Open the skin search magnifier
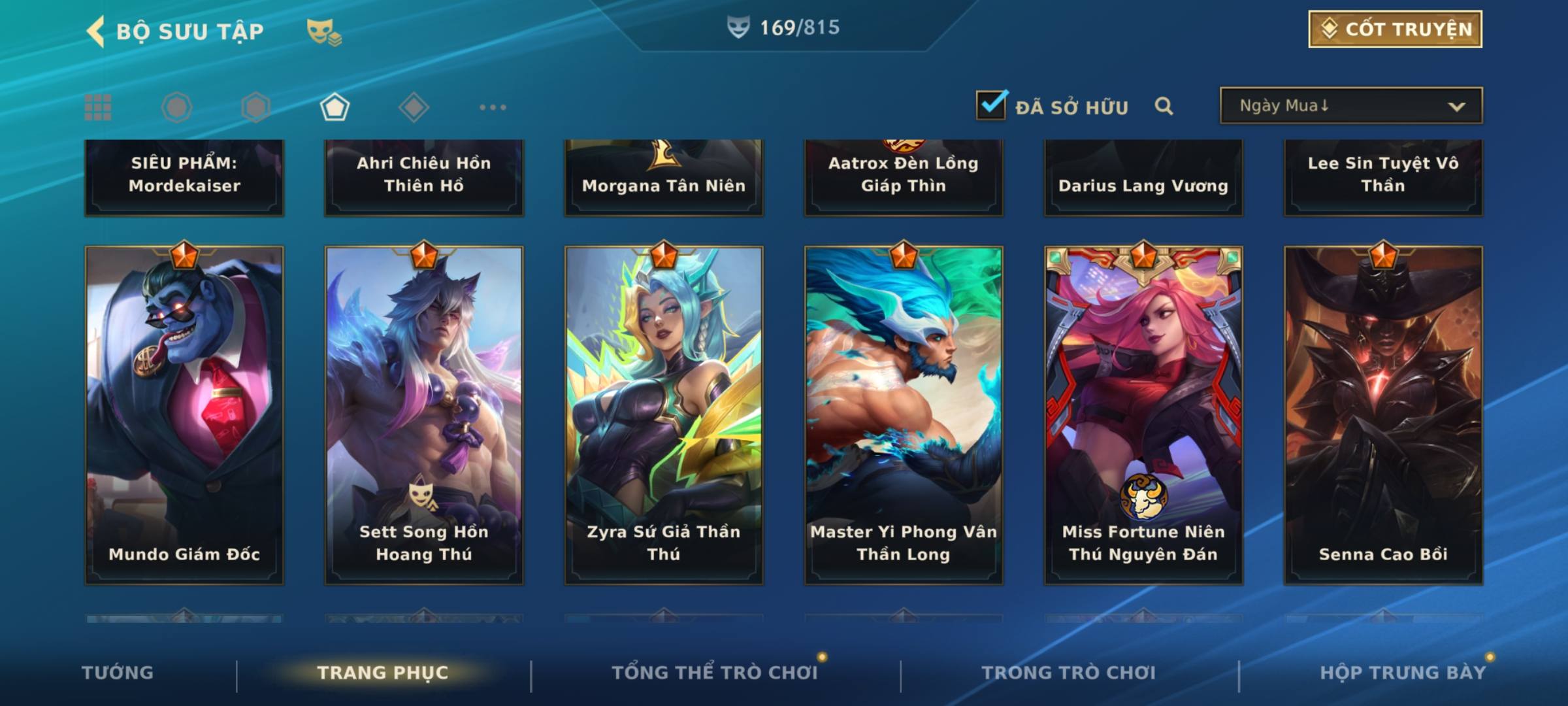 tap(1164, 106)
